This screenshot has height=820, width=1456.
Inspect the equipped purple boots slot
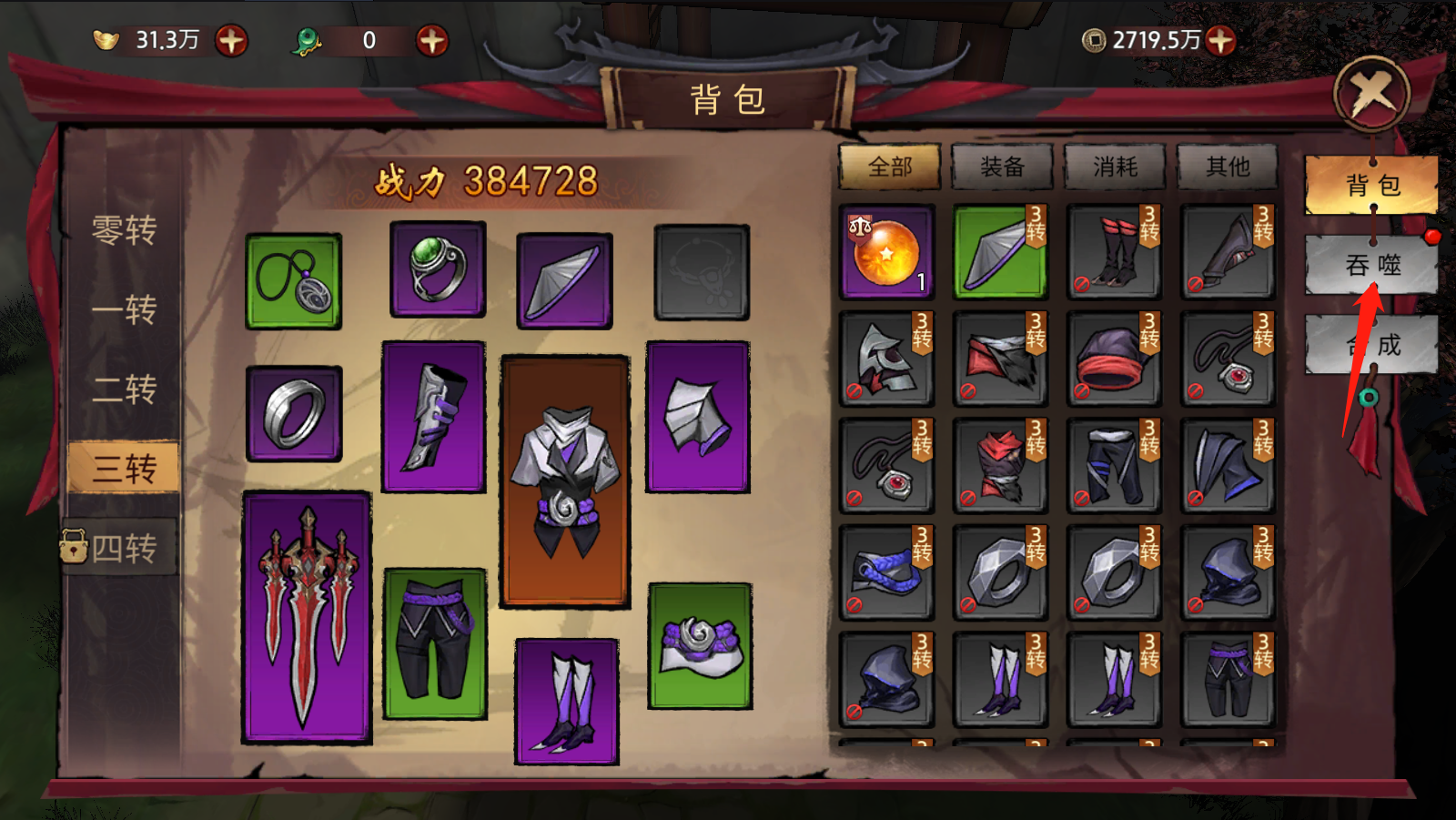(567, 701)
